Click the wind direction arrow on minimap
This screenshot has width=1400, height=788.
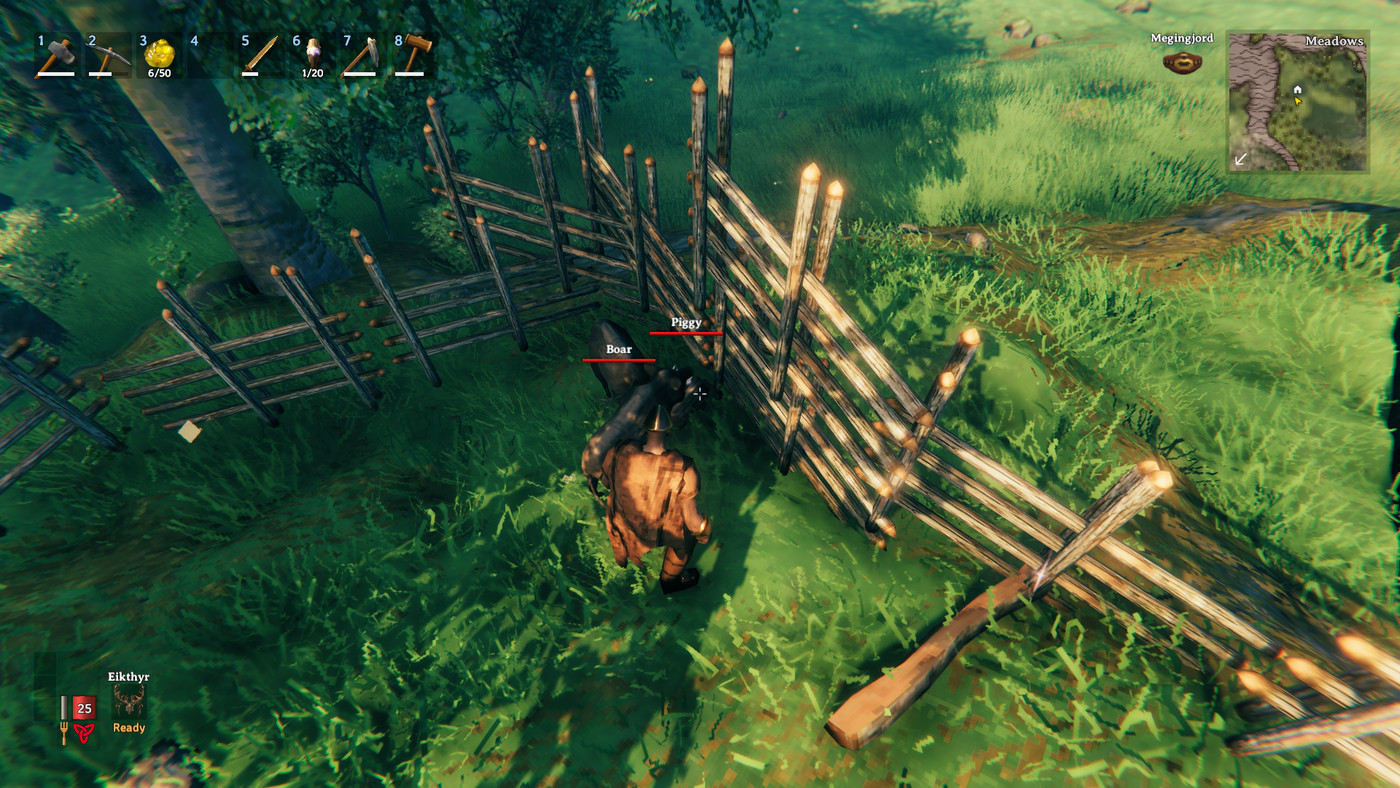[1242, 158]
